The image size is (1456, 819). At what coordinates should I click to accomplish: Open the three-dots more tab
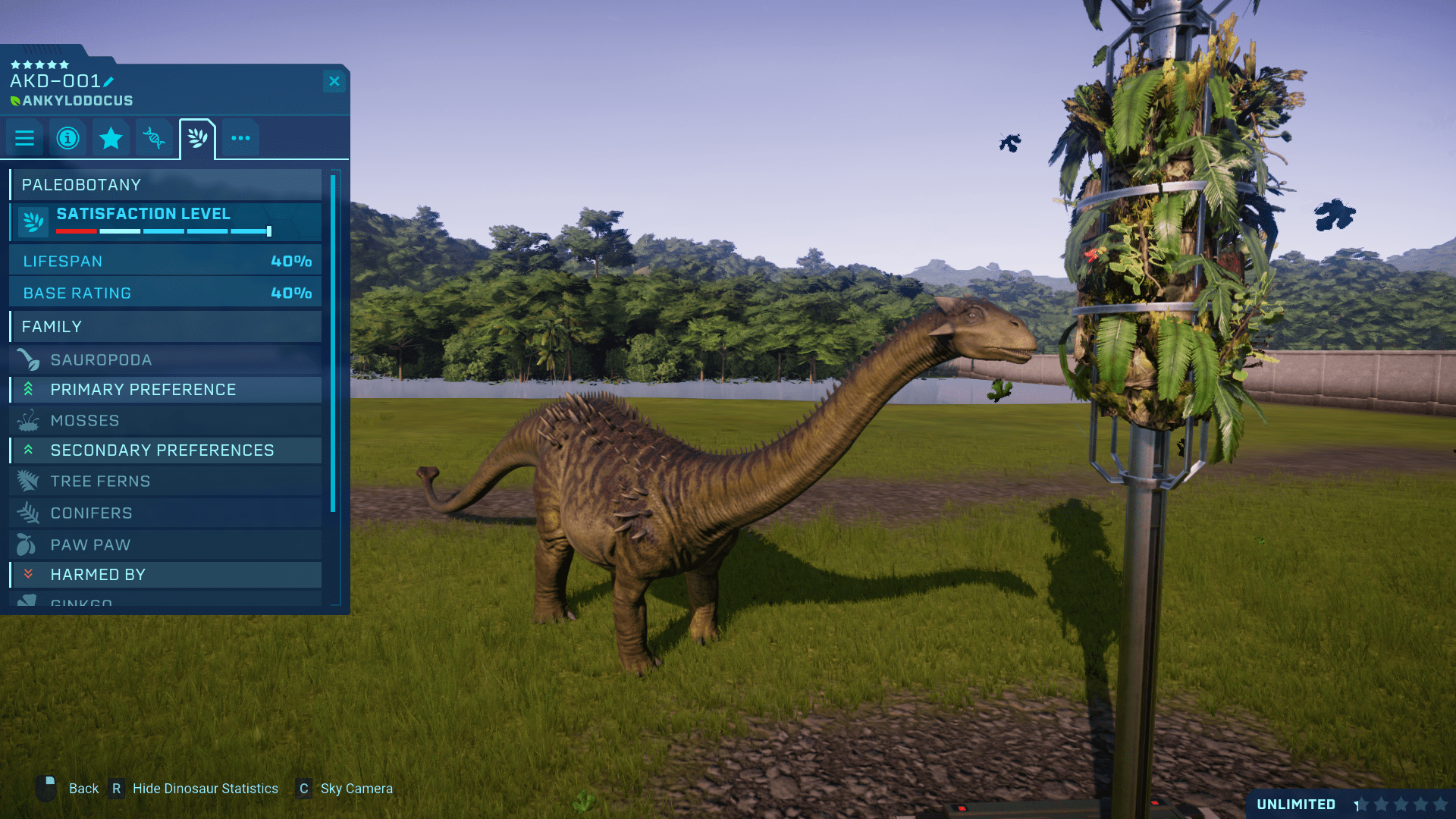(x=240, y=138)
